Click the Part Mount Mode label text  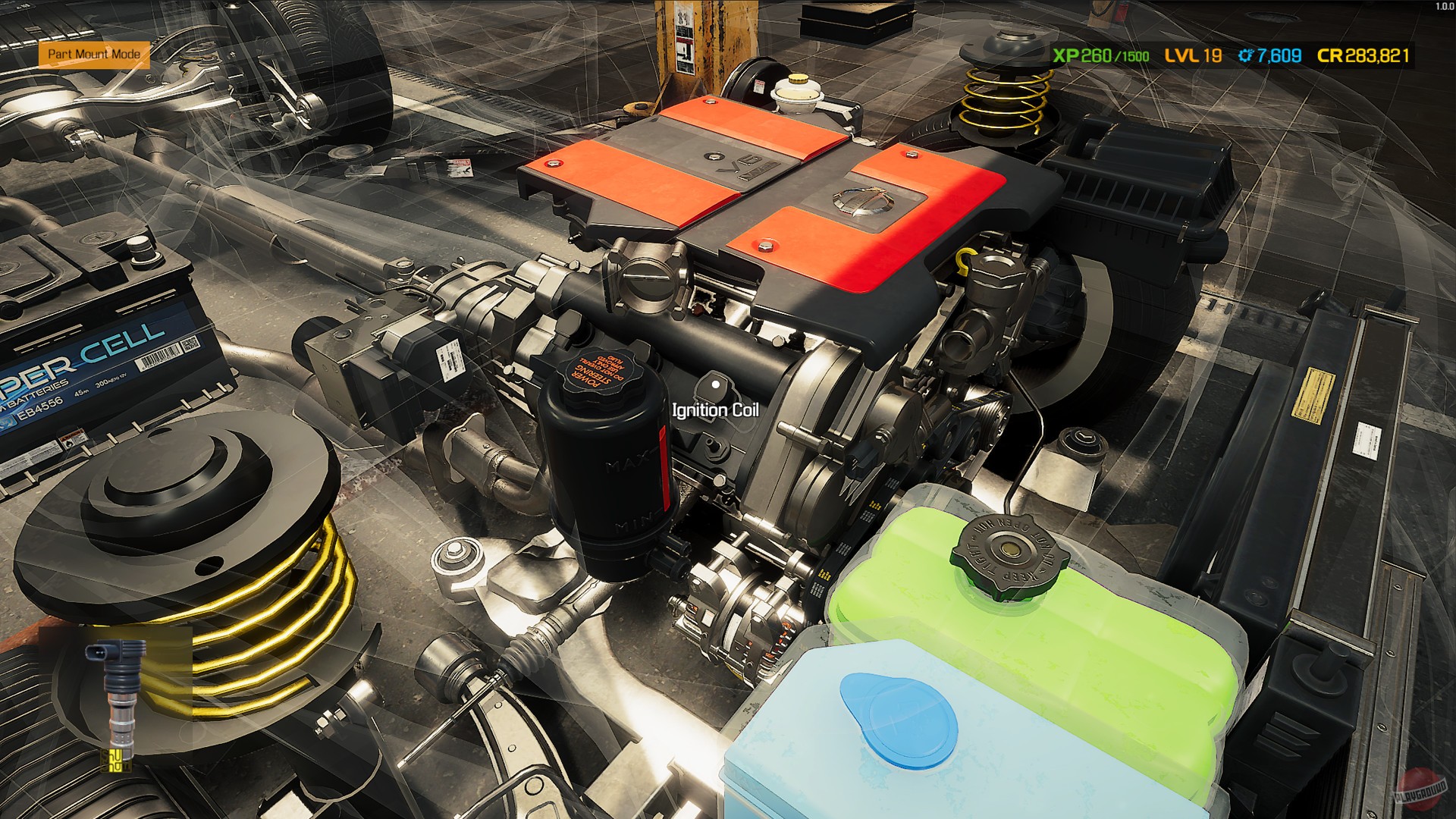click(x=96, y=55)
